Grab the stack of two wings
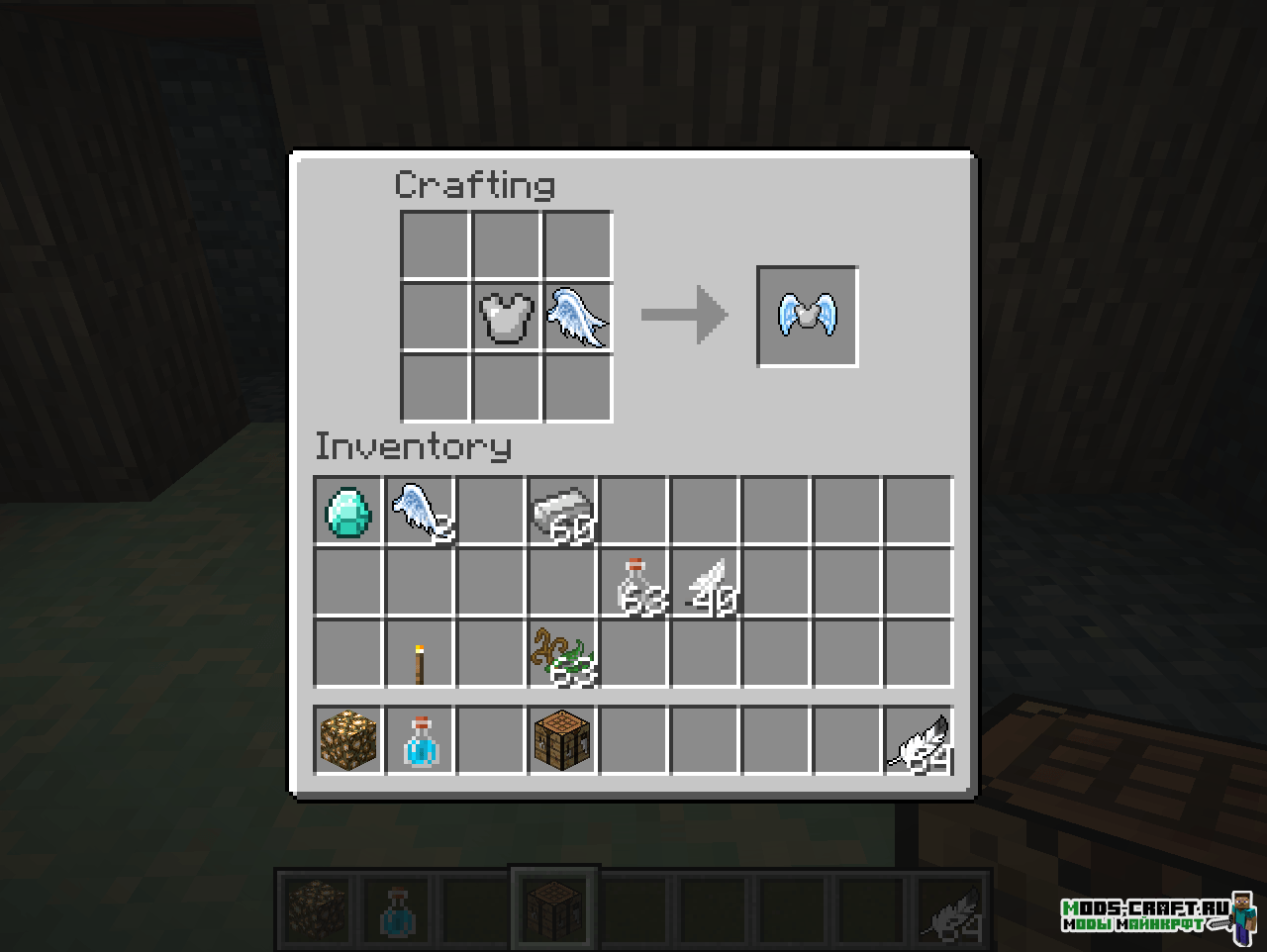The image size is (1267, 952). click(420, 511)
